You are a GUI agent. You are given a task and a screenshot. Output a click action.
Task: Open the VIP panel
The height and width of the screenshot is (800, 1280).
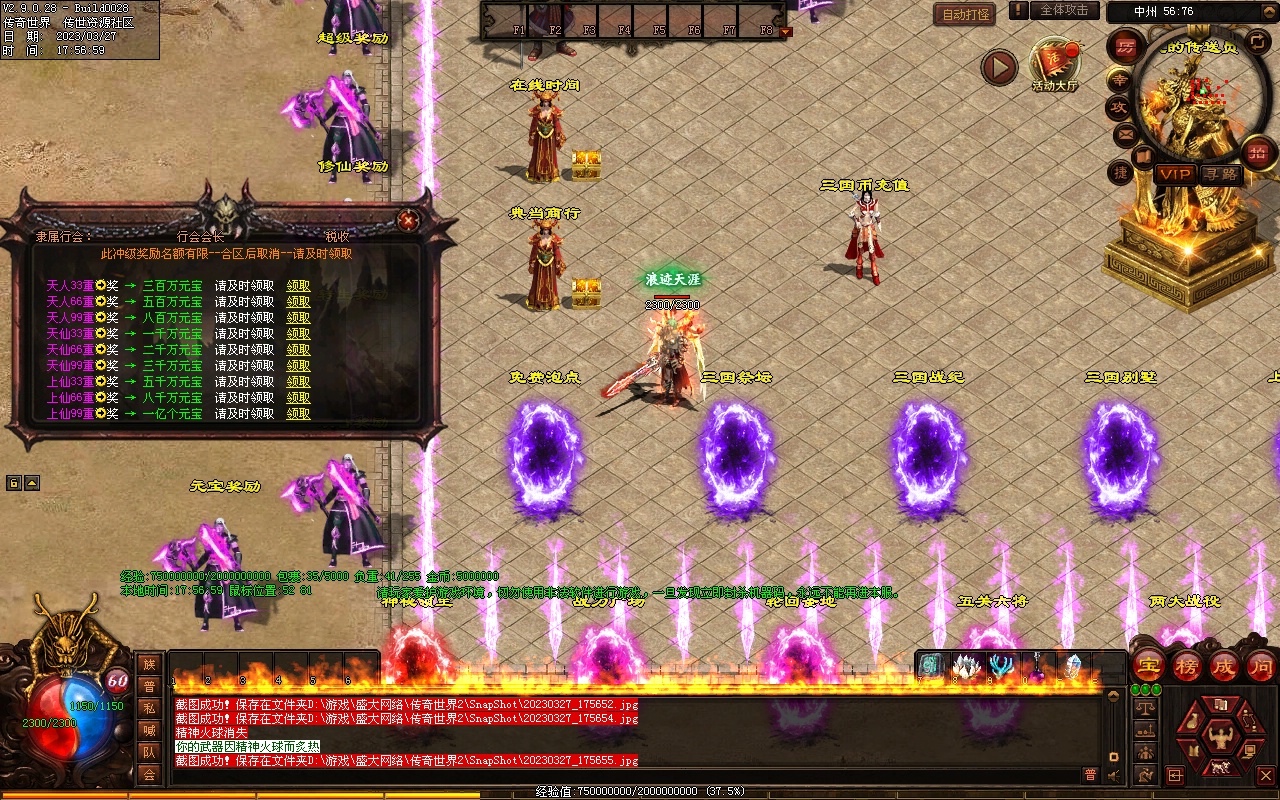coord(1175,174)
